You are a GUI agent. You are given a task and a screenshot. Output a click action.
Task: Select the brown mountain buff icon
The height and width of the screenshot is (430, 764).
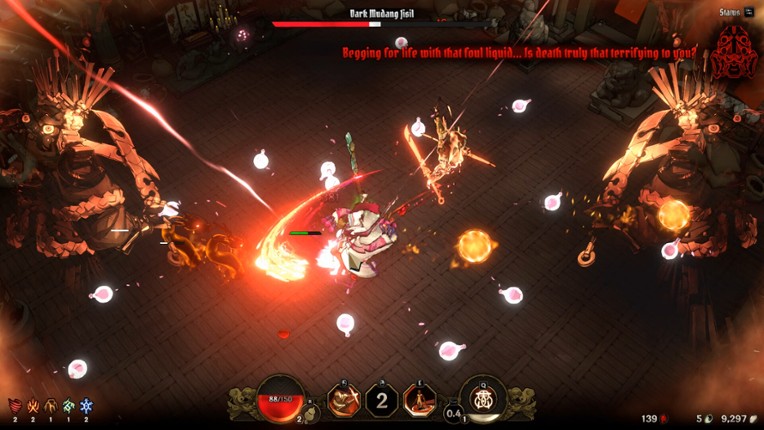point(51,405)
